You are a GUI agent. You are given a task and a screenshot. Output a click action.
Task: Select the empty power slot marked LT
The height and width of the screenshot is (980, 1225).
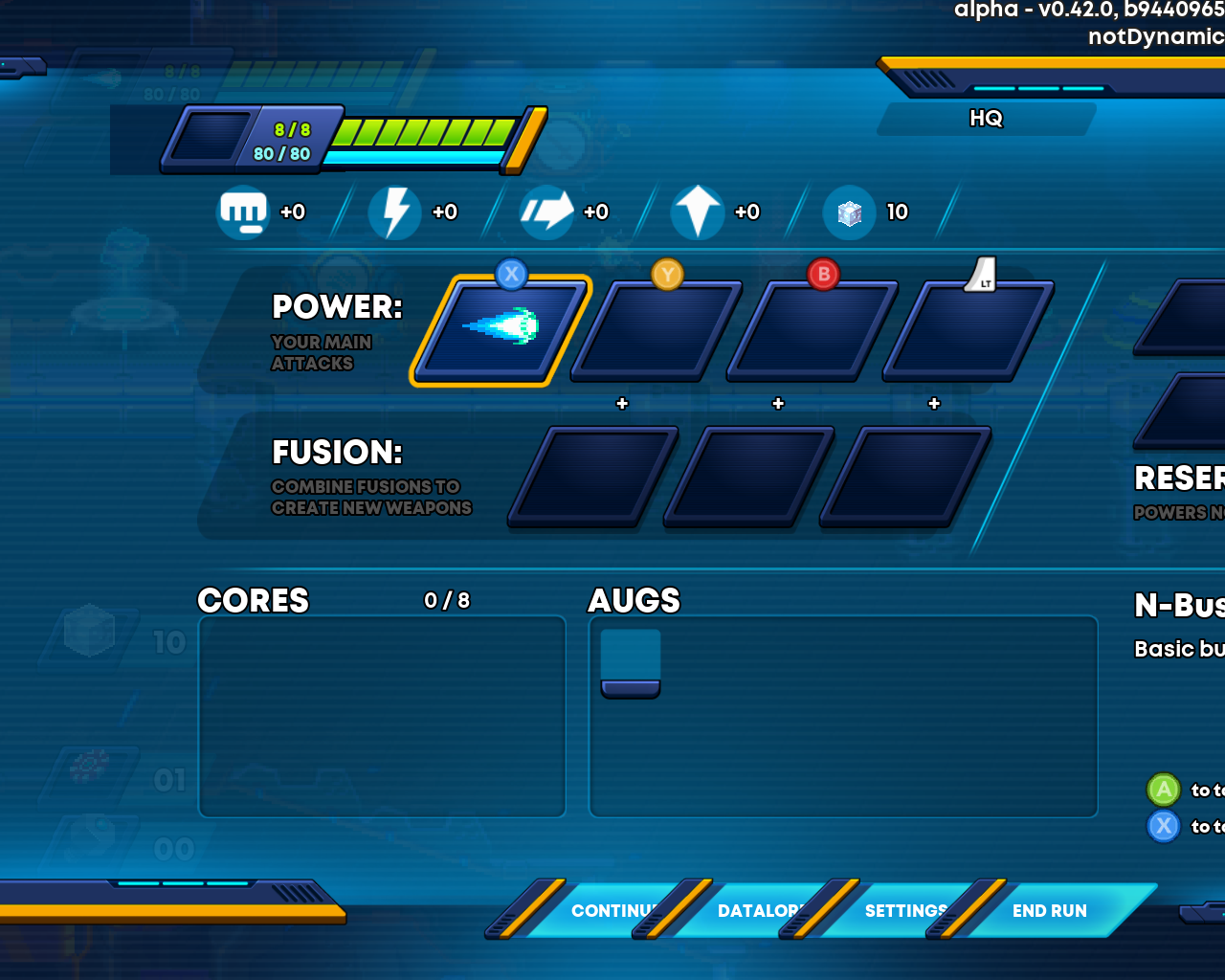tap(969, 331)
